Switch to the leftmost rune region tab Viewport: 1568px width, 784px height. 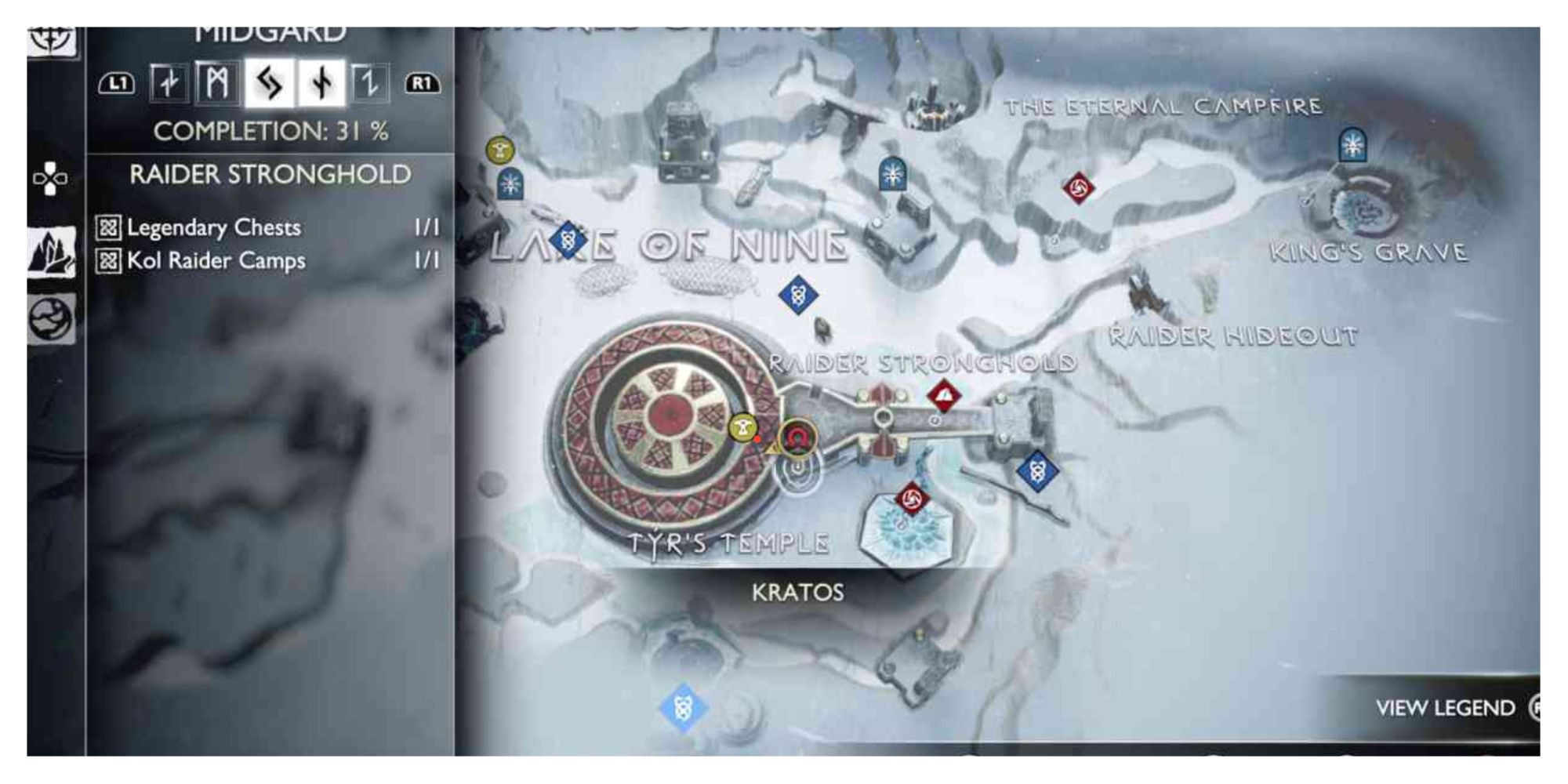pos(167,83)
